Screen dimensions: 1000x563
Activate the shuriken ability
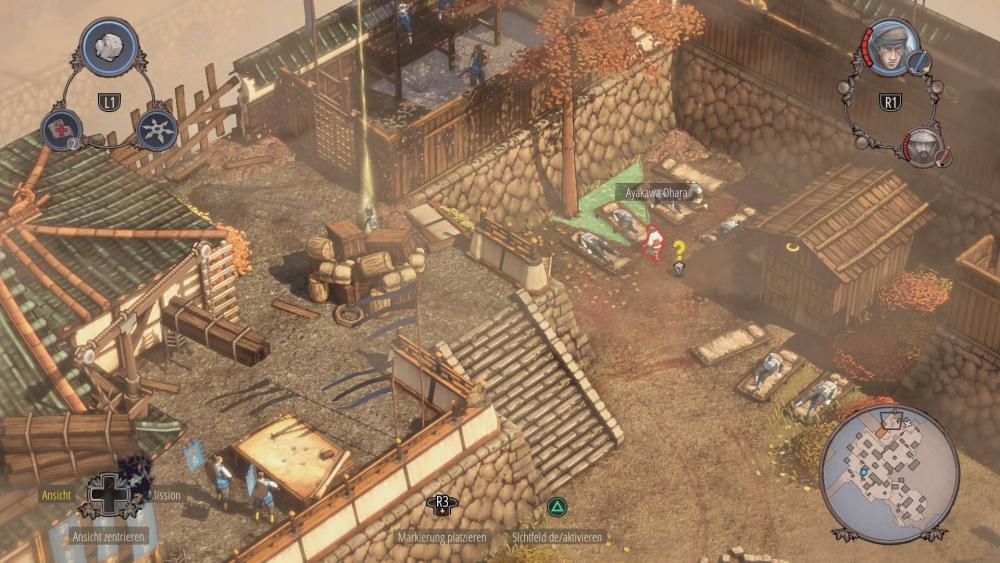pos(157,129)
